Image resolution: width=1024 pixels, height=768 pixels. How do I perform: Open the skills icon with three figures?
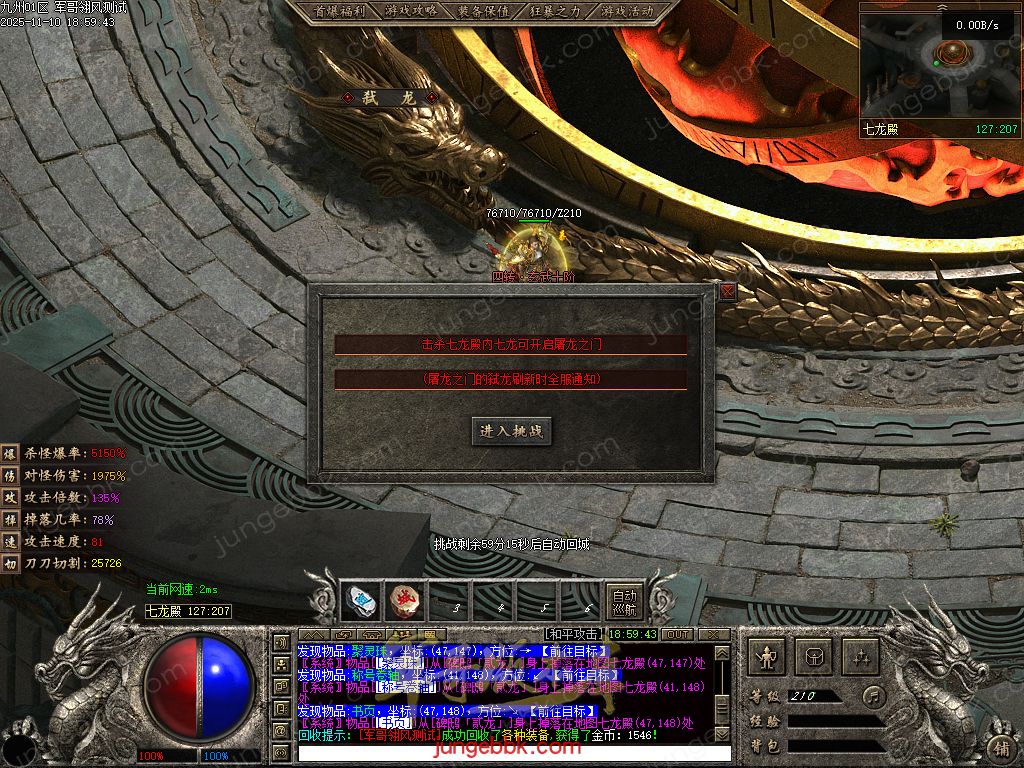860,656
